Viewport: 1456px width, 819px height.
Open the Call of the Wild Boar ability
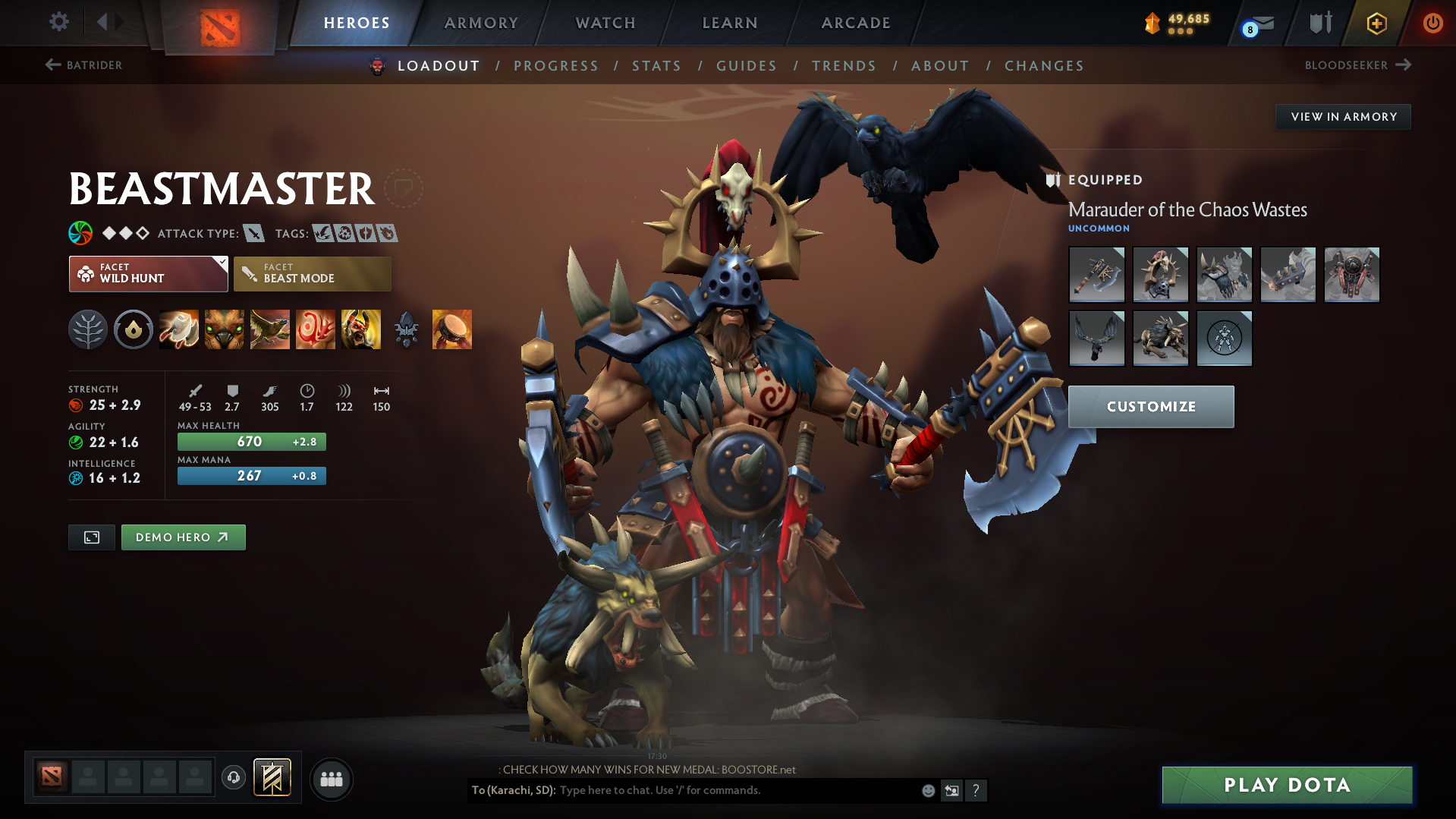[x=225, y=329]
